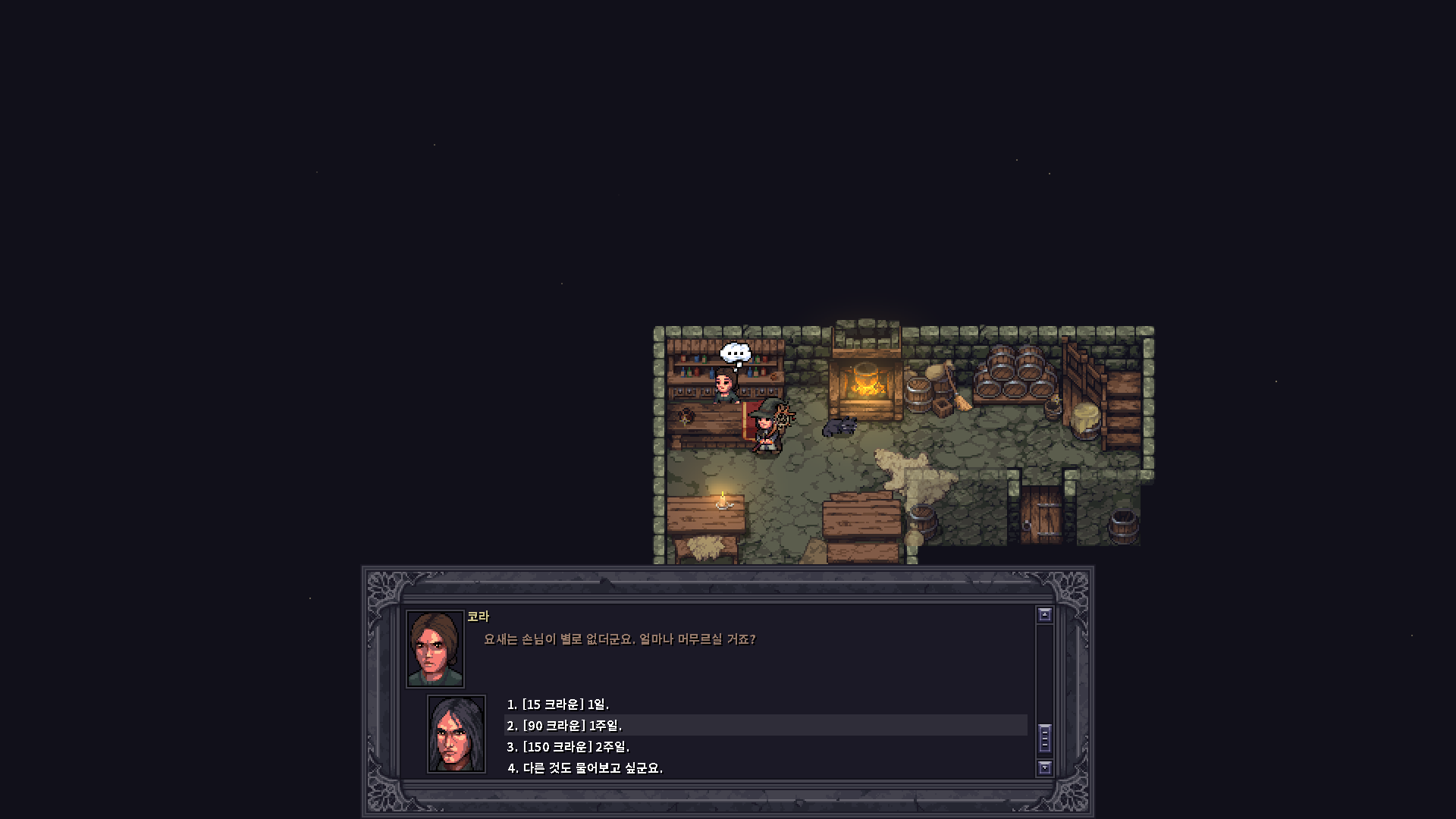
Task: Click the scroll-up arrow of the dialogue box
Action: pos(1046,613)
